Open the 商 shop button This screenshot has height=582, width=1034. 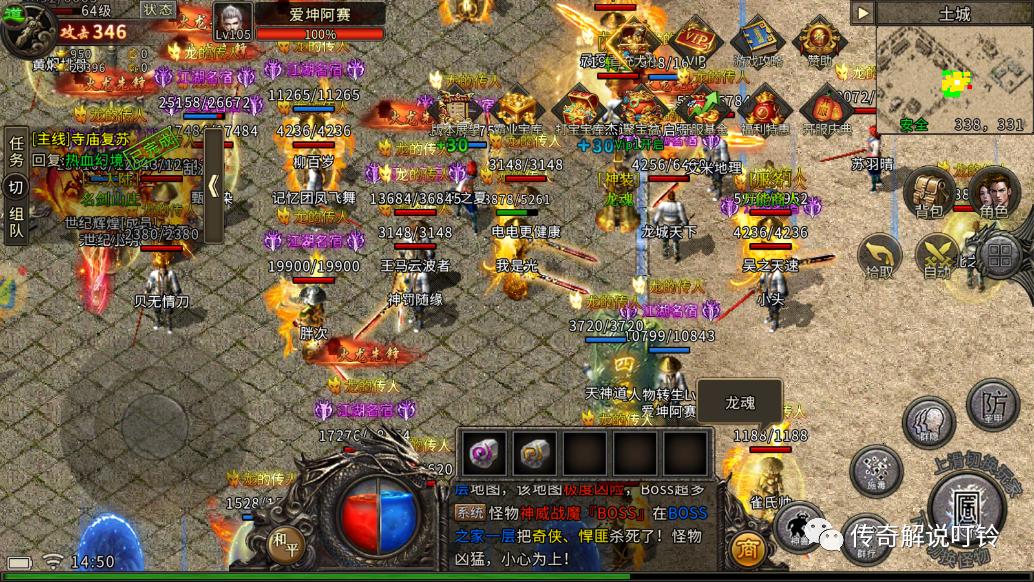(x=748, y=548)
